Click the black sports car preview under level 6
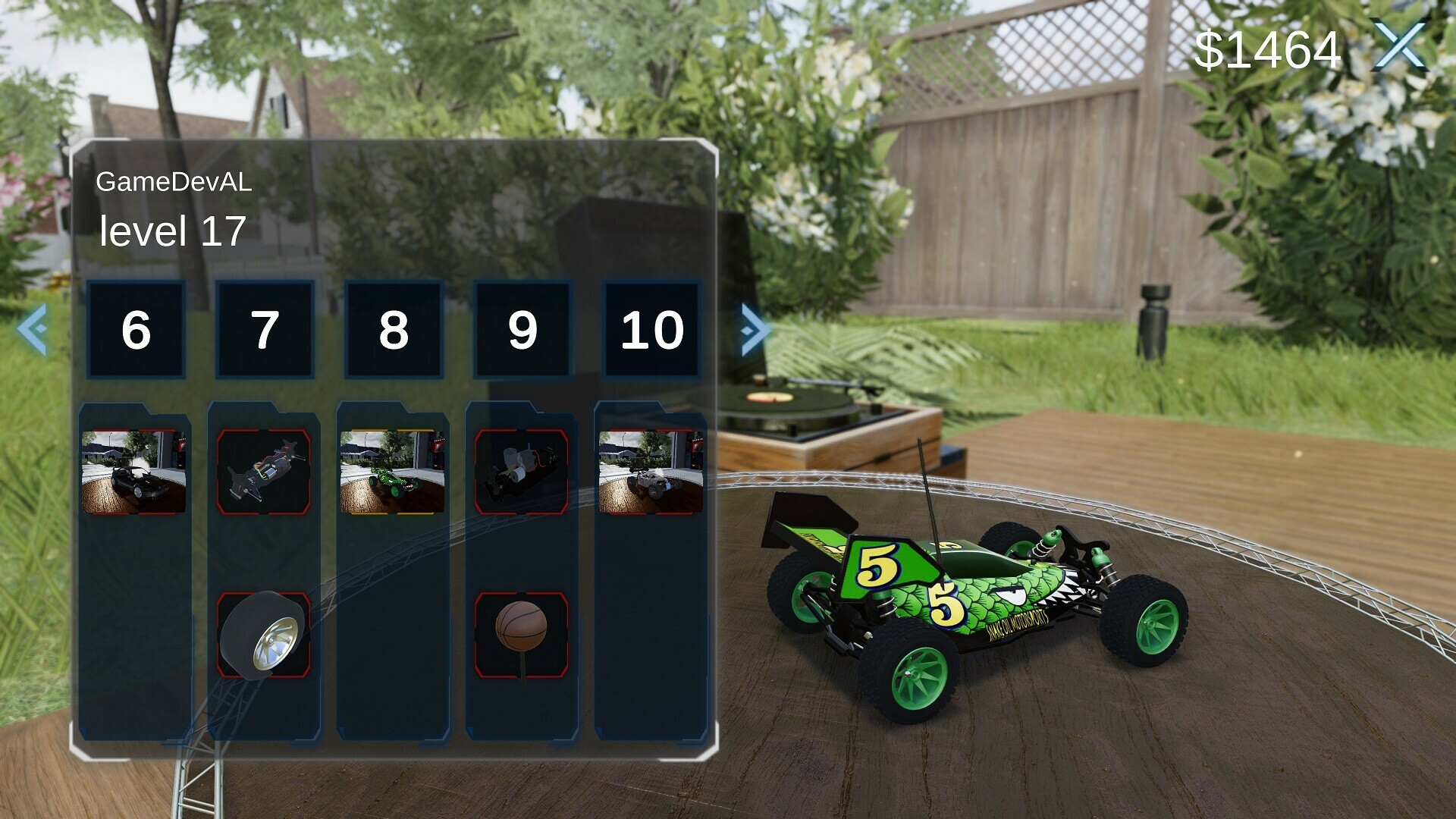 (x=136, y=470)
